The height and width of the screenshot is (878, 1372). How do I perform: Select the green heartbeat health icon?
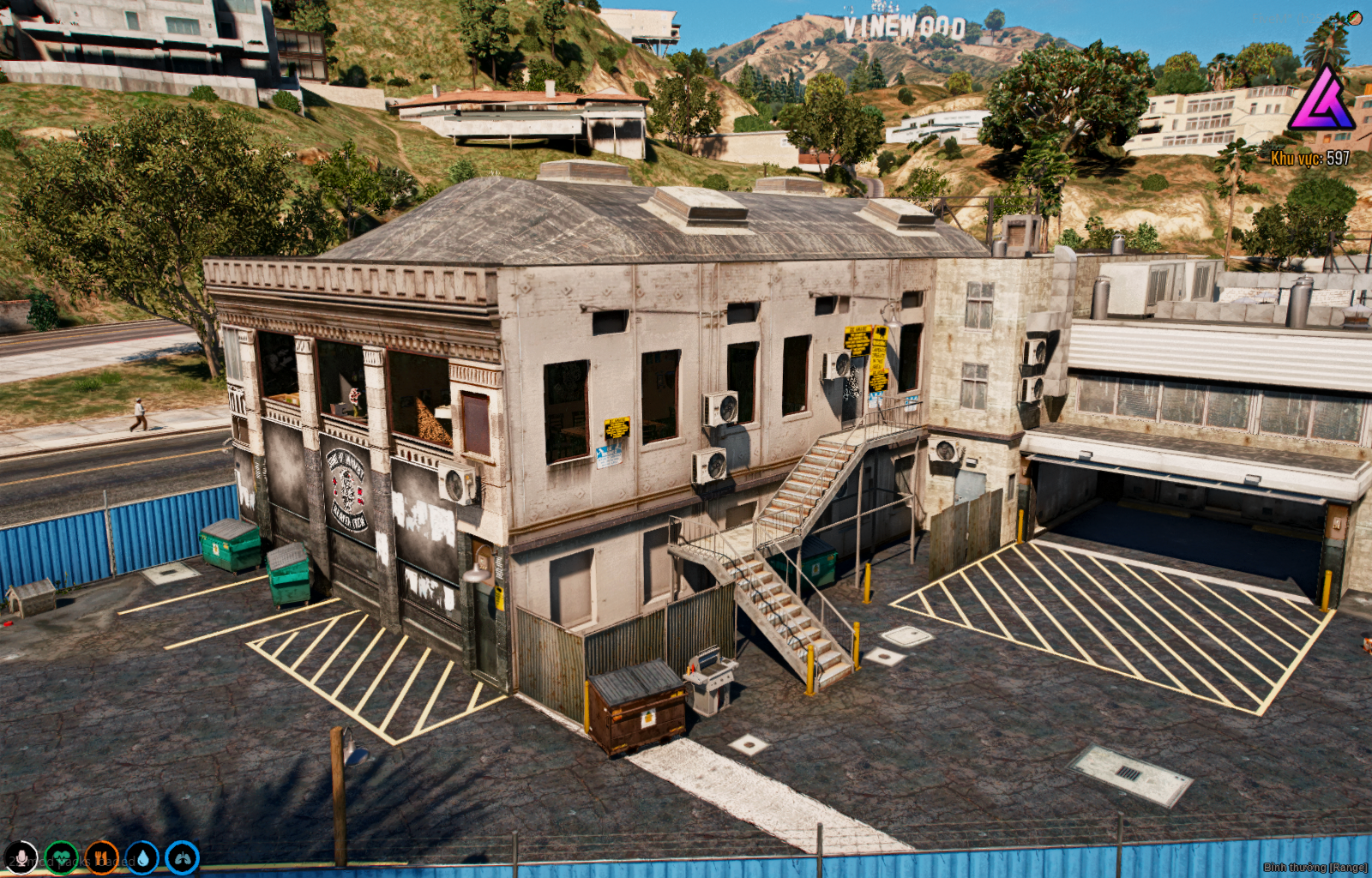(61, 857)
